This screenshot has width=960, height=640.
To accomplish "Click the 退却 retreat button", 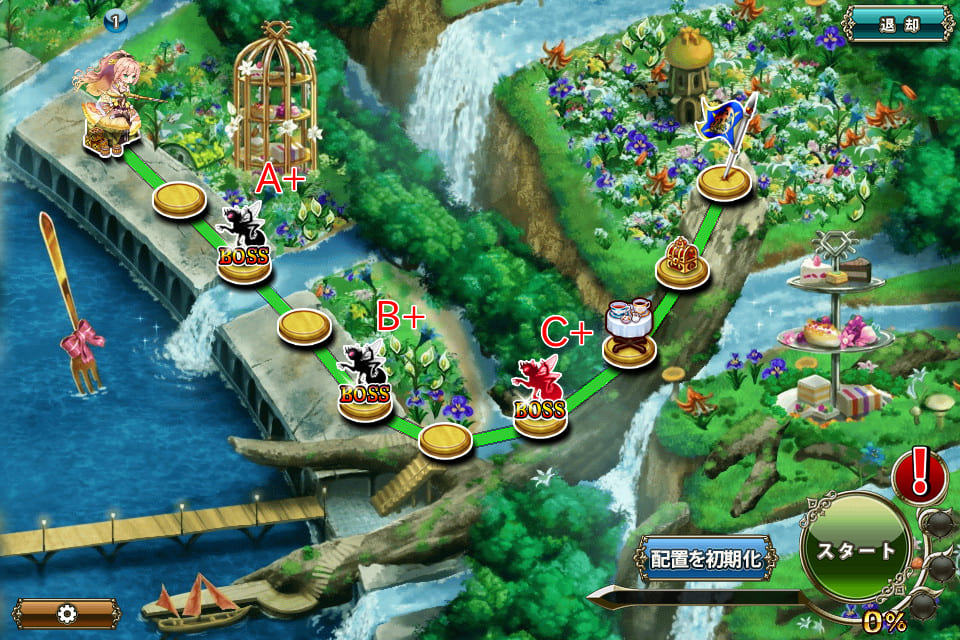I will point(898,23).
